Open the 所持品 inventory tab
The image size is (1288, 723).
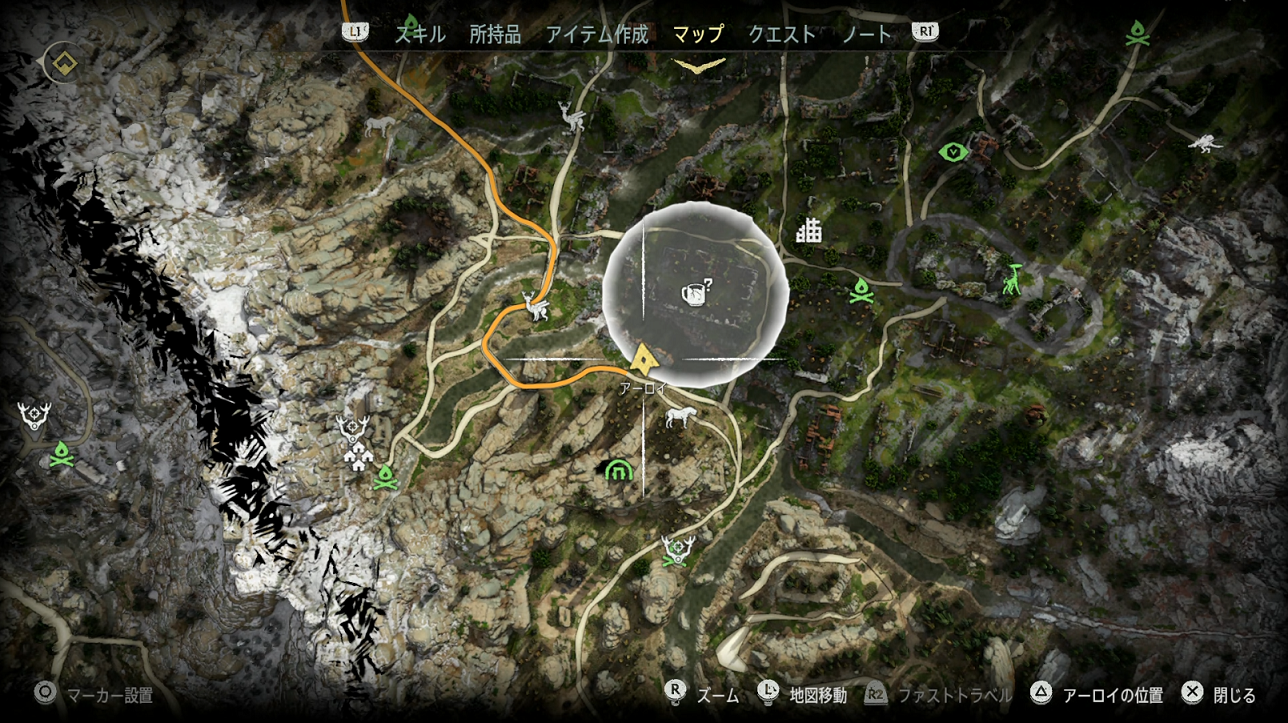[495, 34]
